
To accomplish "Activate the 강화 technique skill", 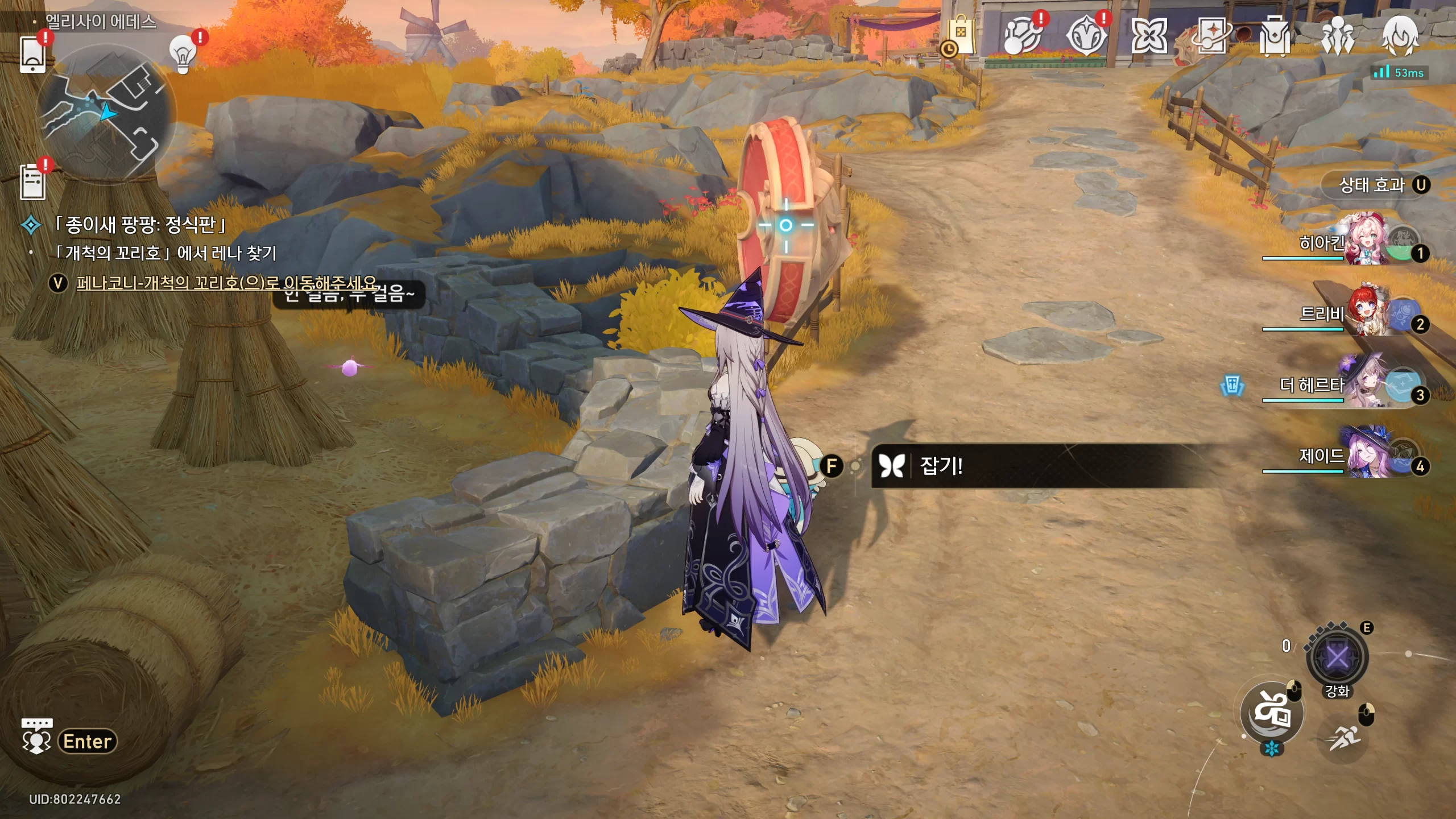I will pyautogui.click(x=1337, y=658).
